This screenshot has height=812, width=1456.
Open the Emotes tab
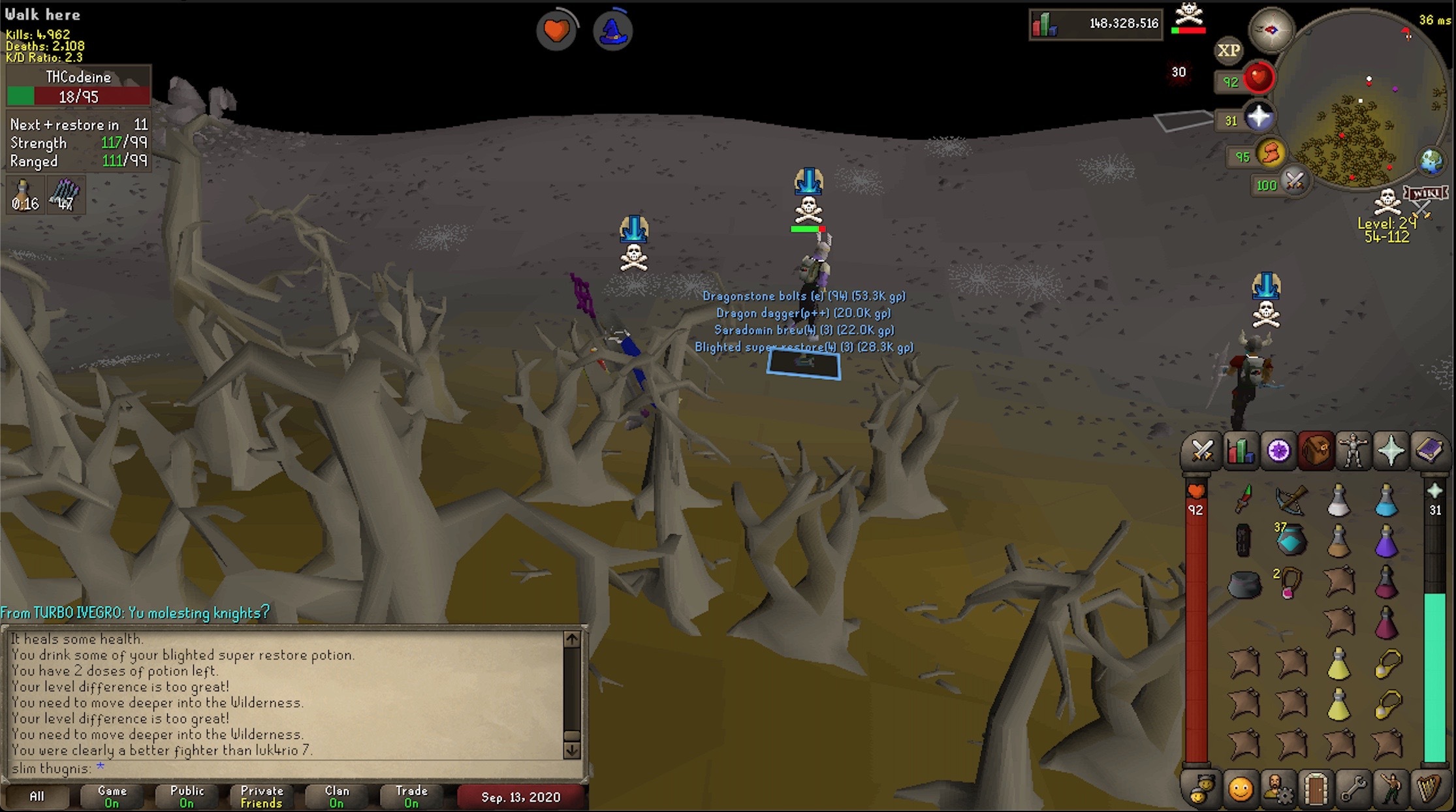coord(1391,790)
